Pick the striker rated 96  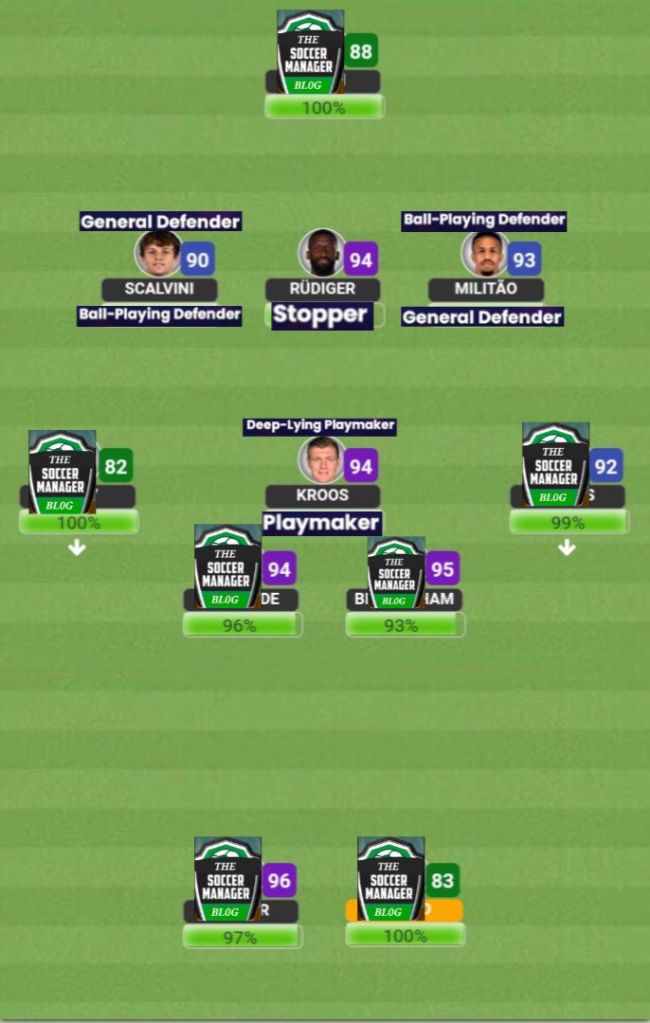[x=228, y=879]
